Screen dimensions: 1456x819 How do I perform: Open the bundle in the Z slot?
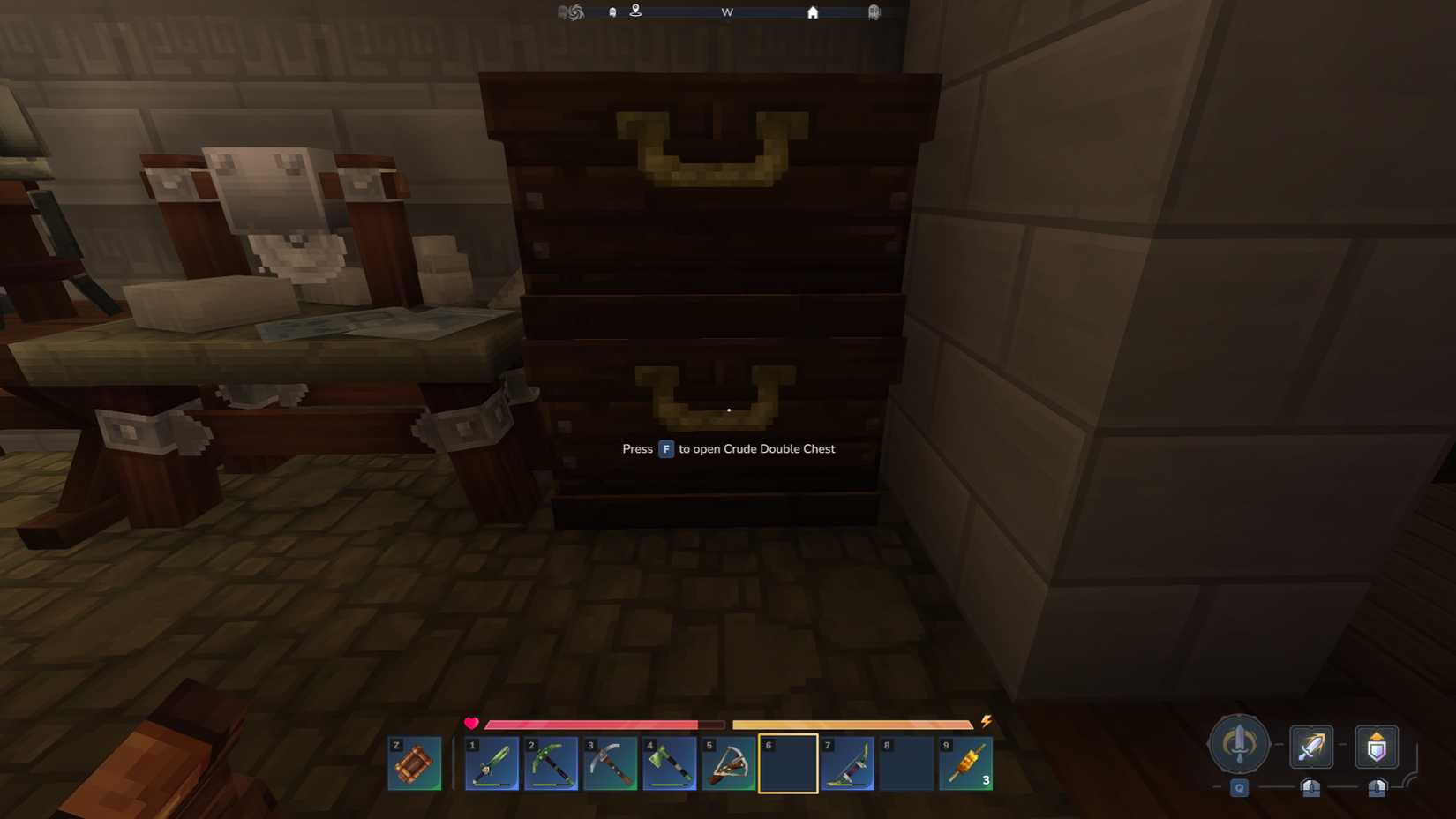(x=413, y=763)
